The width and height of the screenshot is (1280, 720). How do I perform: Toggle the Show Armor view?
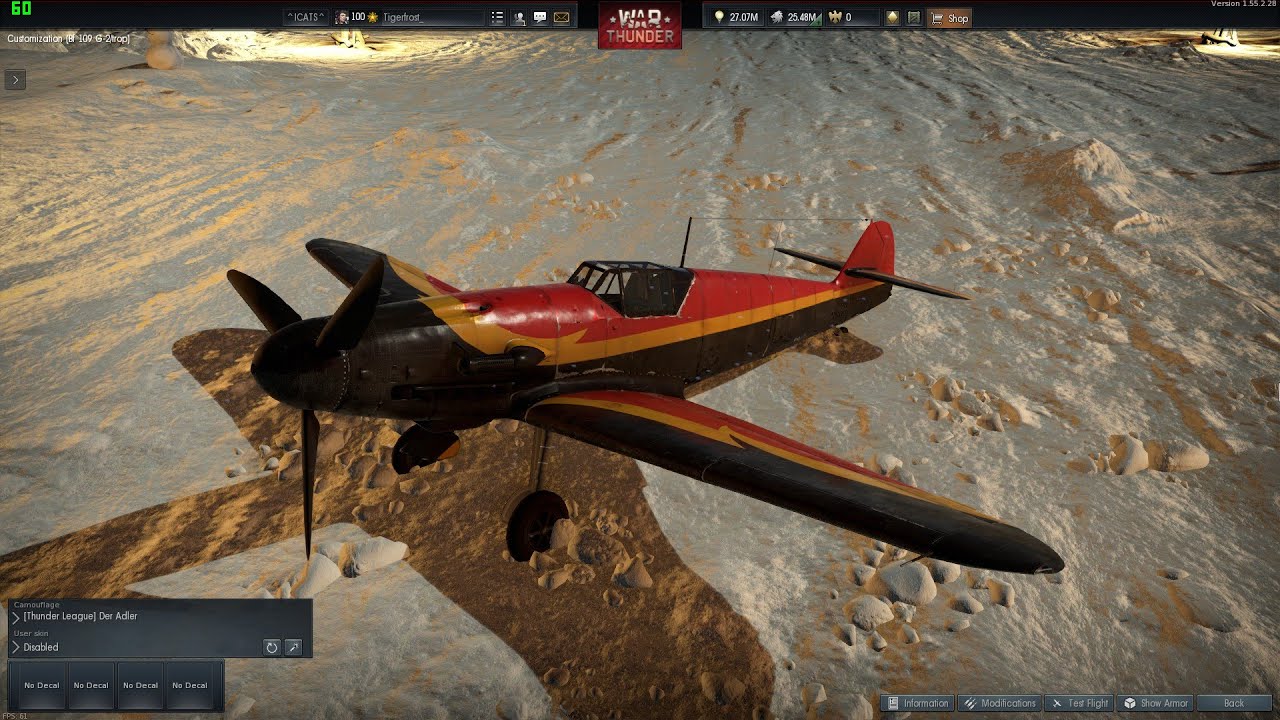[x=1156, y=703]
